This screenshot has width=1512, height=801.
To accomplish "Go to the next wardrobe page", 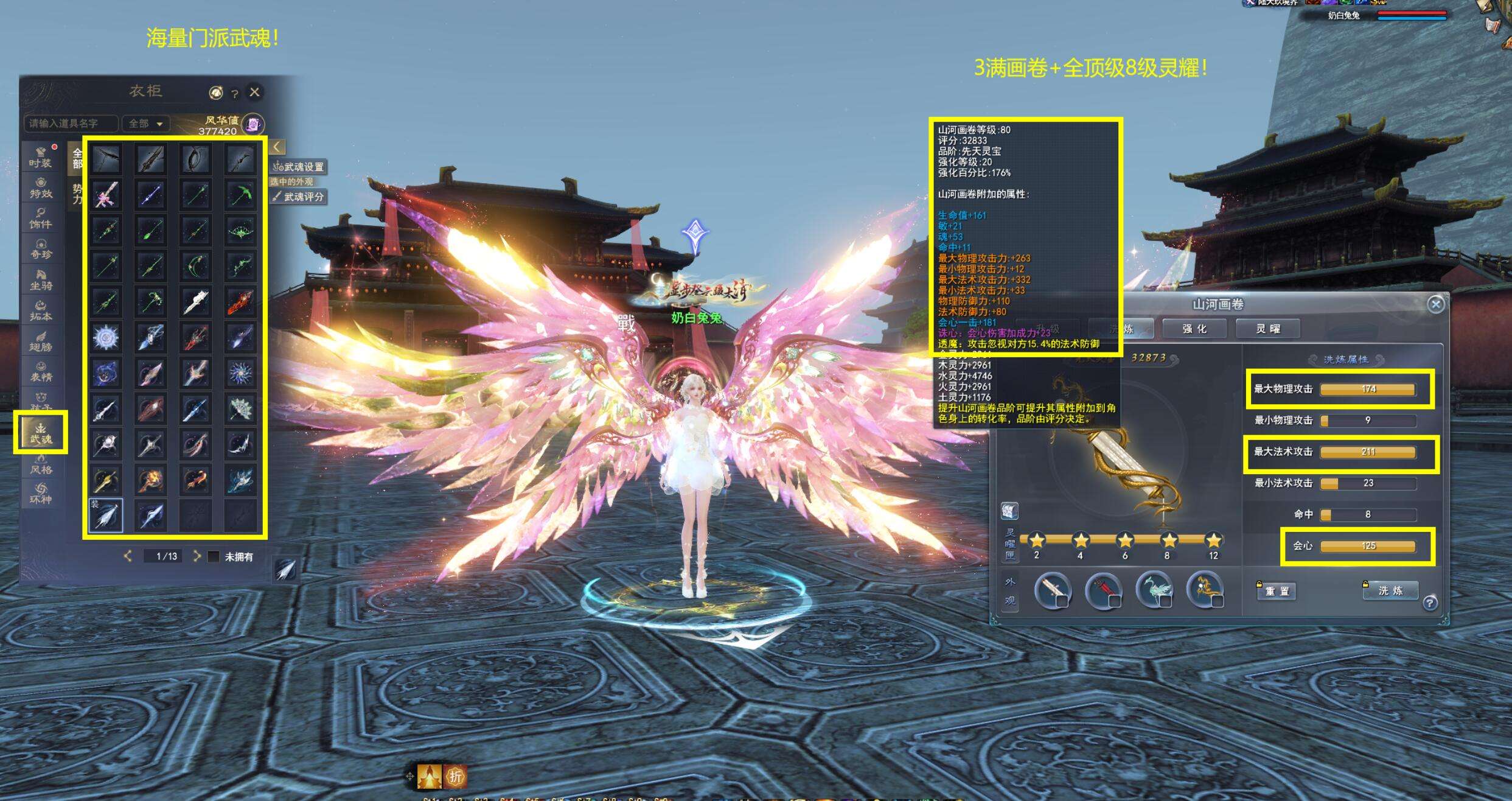I will pos(197,556).
